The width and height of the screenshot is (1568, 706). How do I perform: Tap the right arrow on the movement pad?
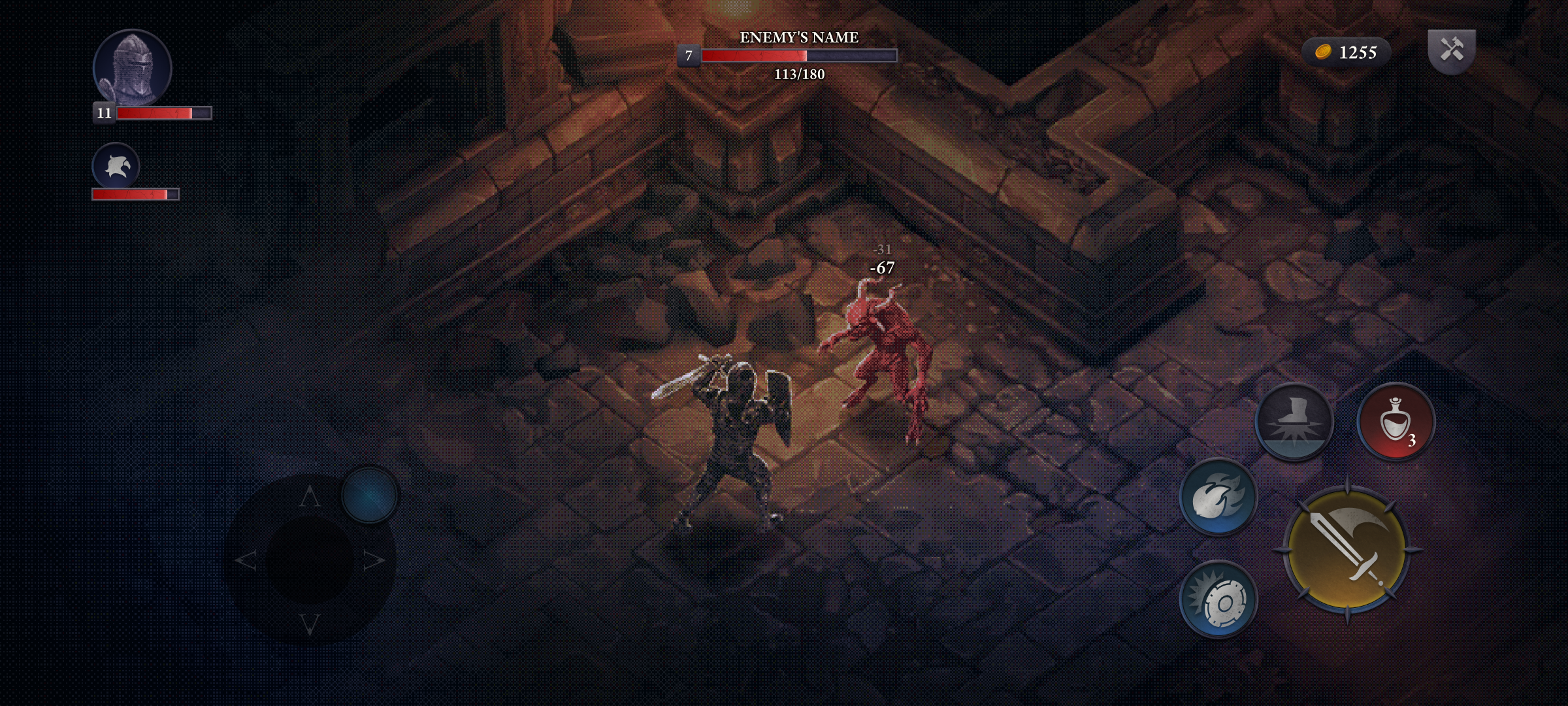(374, 560)
